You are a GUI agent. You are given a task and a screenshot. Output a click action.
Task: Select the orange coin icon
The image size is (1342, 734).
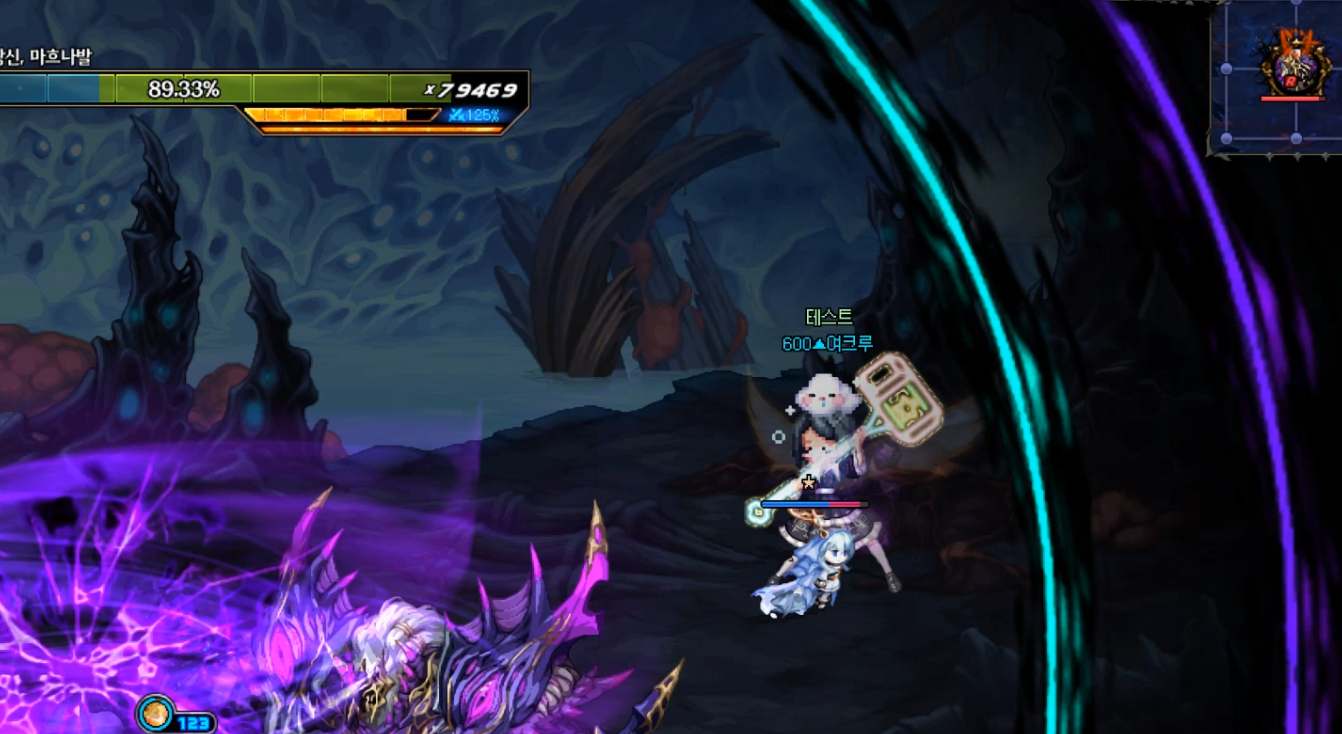tap(155, 713)
